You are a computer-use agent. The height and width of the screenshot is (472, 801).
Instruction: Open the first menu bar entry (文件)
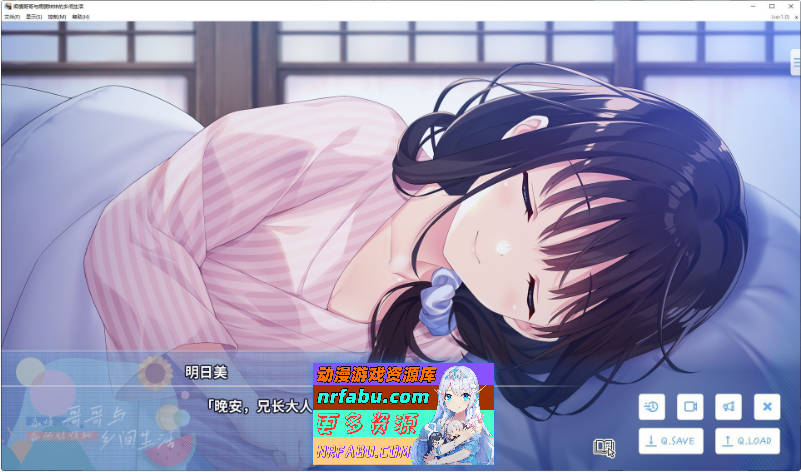[12, 17]
